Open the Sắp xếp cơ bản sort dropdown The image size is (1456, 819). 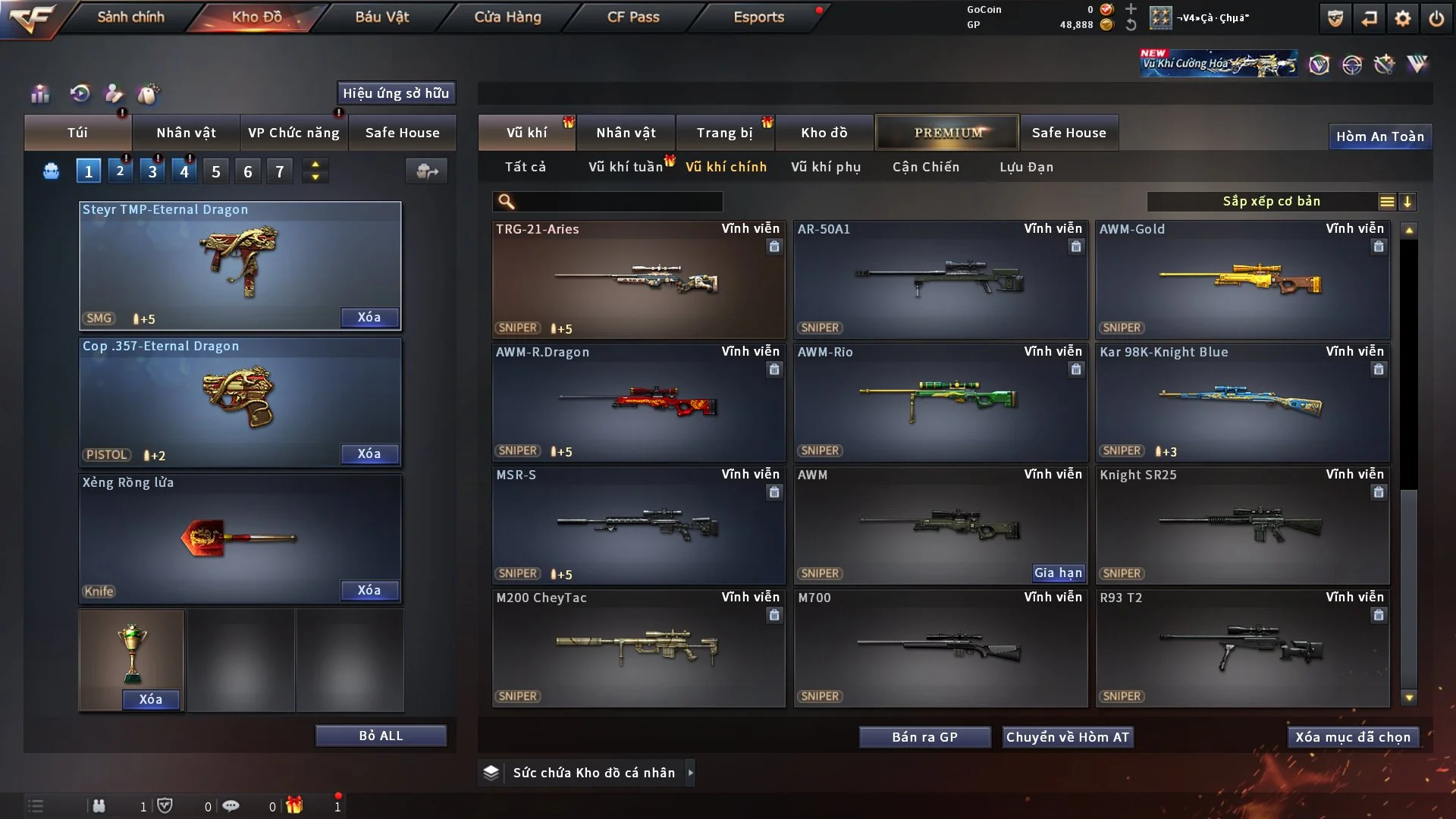(1271, 202)
